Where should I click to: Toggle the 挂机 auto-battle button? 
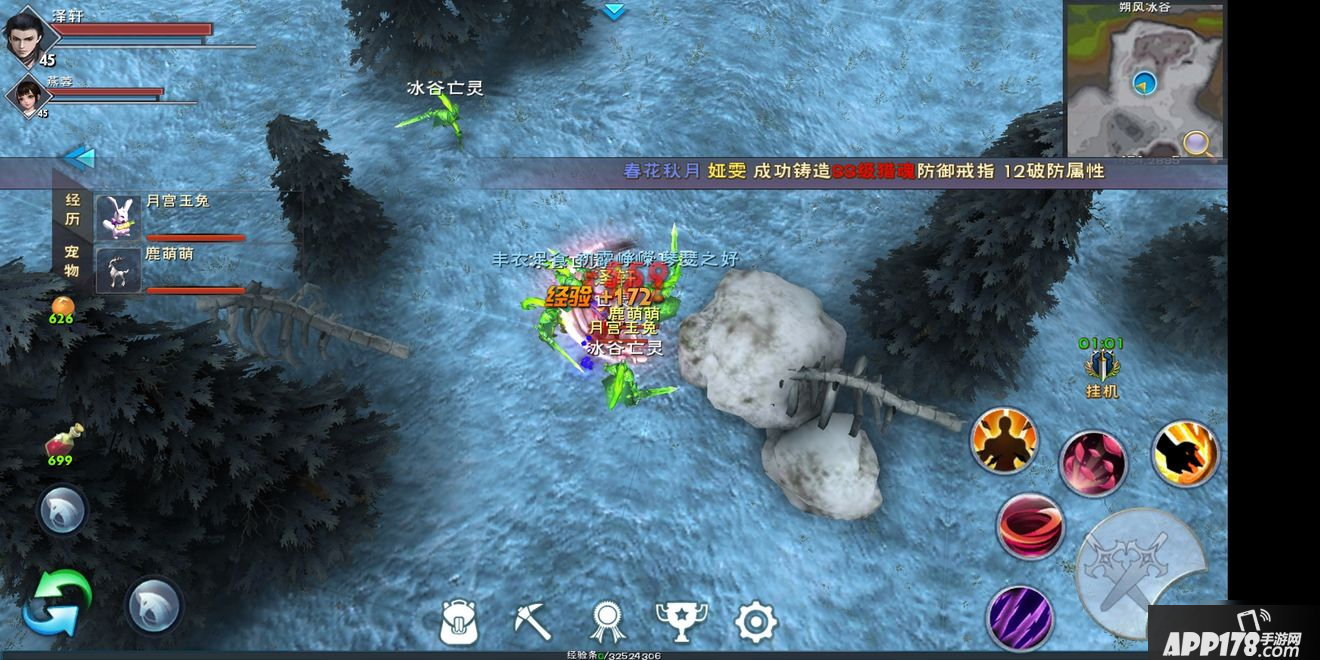coord(1101,369)
